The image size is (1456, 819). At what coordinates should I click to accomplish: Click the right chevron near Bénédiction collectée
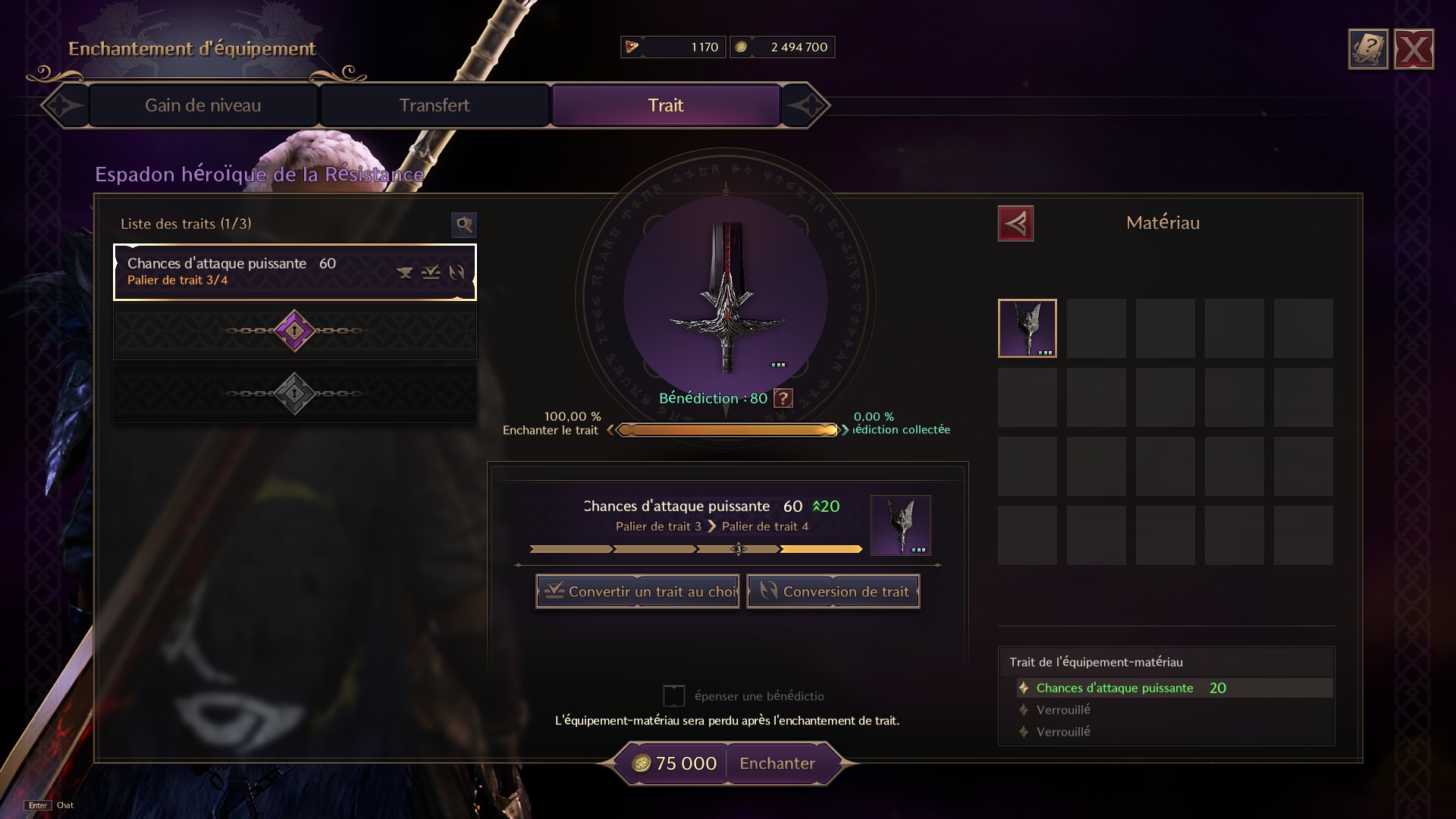[x=844, y=429]
